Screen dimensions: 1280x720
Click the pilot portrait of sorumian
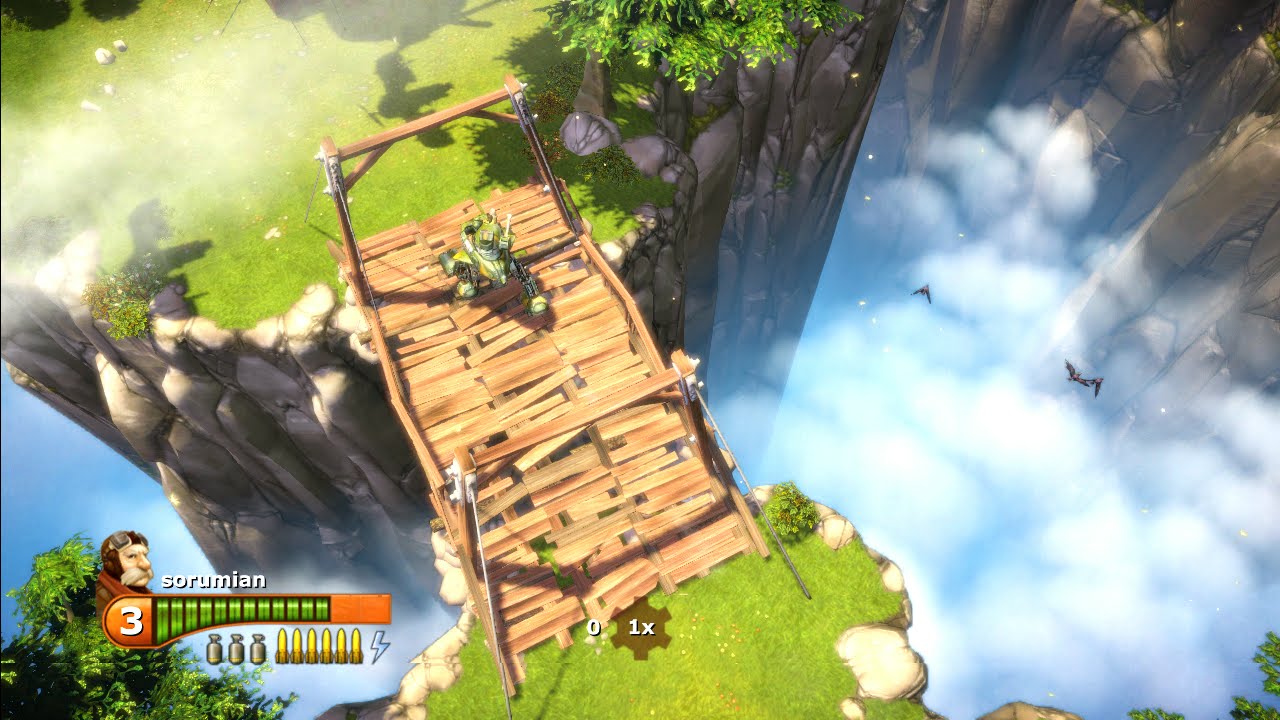[x=125, y=560]
